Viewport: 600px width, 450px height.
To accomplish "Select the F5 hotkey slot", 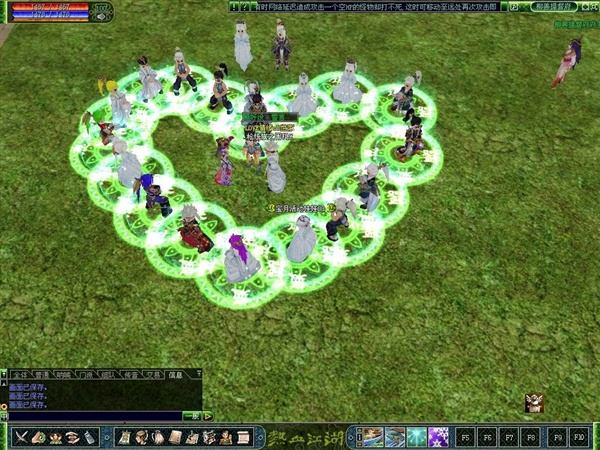I will click(x=465, y=437).
